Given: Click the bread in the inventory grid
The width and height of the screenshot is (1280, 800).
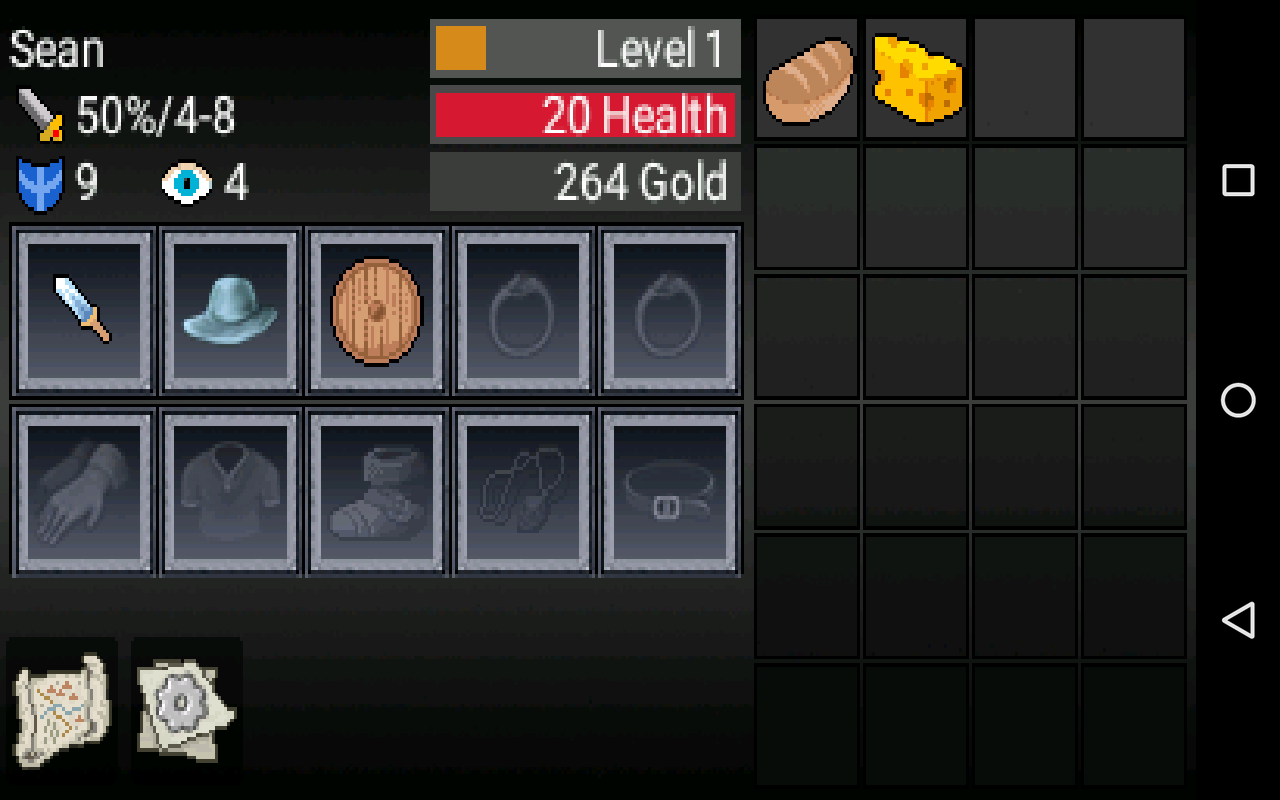Looking at the screenshot, I should pyautogui.click(x=806, y=77).
